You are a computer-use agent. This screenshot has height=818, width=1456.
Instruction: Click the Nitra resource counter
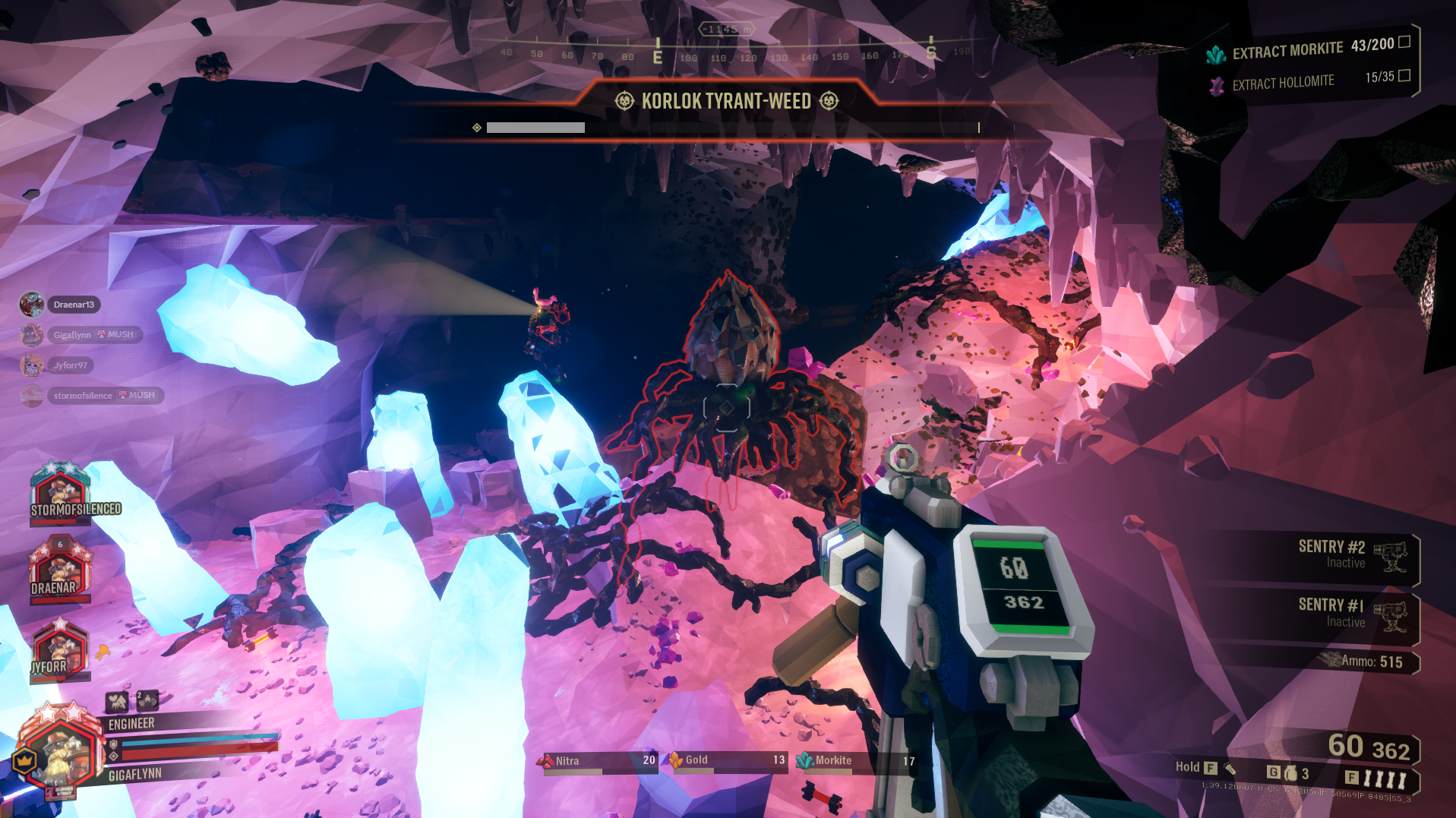[599, 761]
